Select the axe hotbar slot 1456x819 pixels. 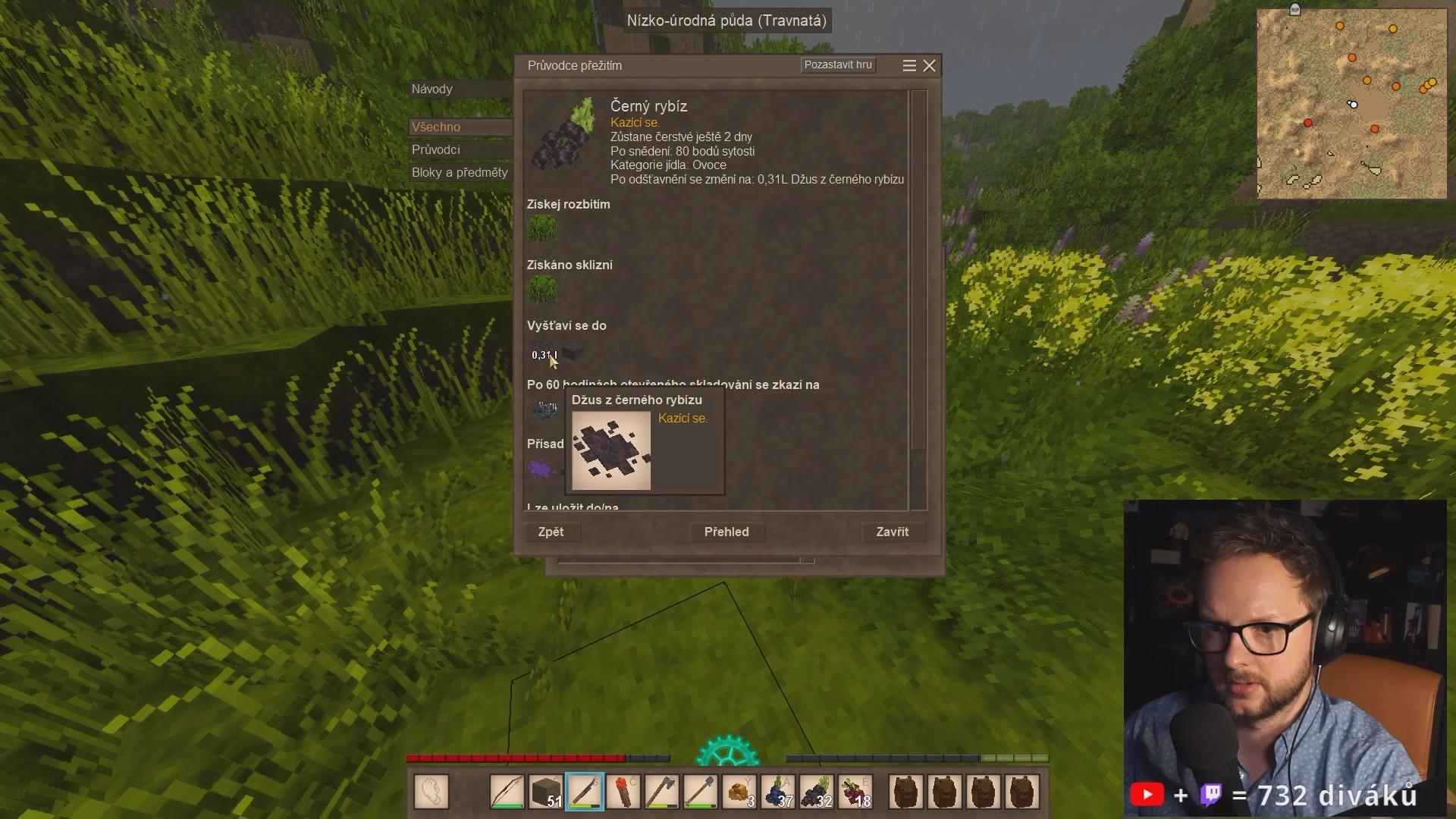click(662, 792)
